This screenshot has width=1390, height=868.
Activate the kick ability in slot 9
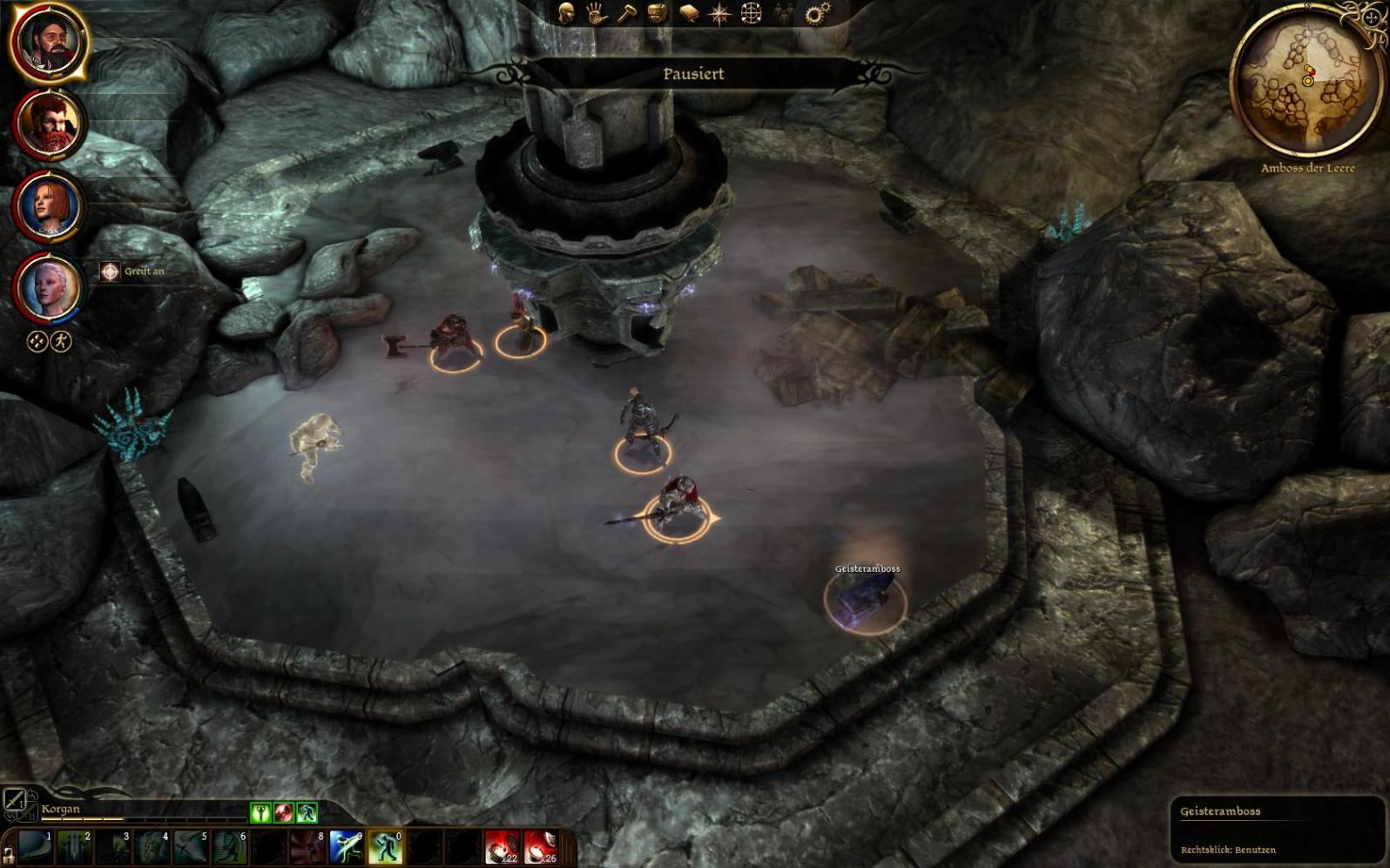[346, 847]
